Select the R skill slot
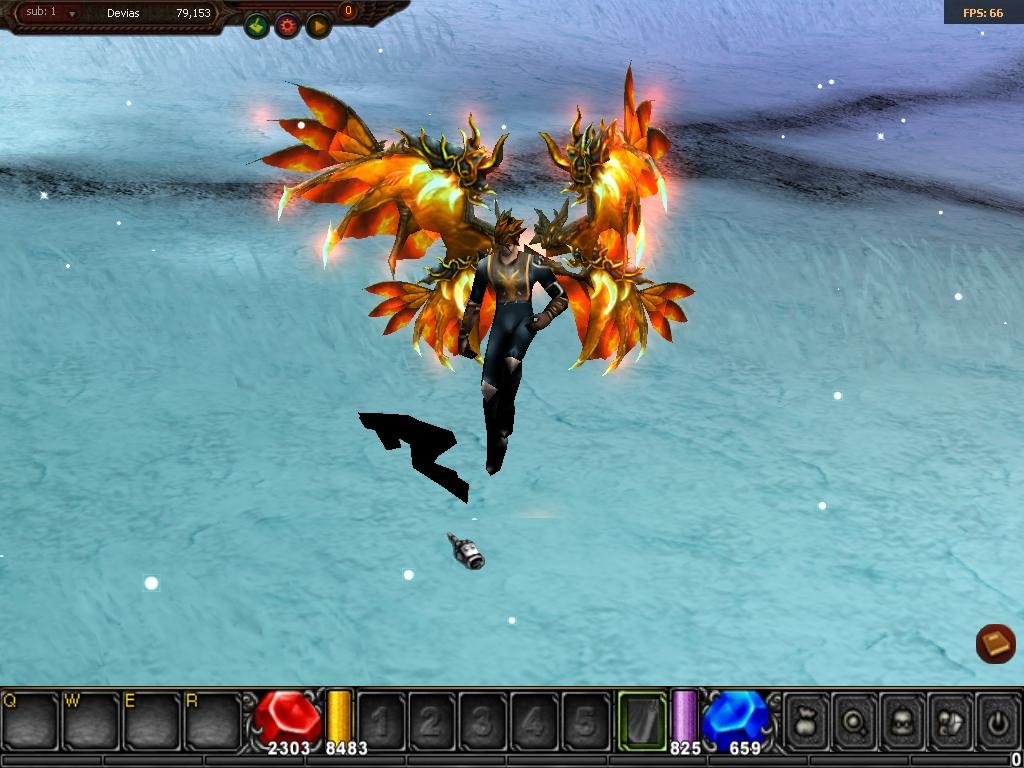Viewport: 1024px width, 768px height. click(212, 720)
